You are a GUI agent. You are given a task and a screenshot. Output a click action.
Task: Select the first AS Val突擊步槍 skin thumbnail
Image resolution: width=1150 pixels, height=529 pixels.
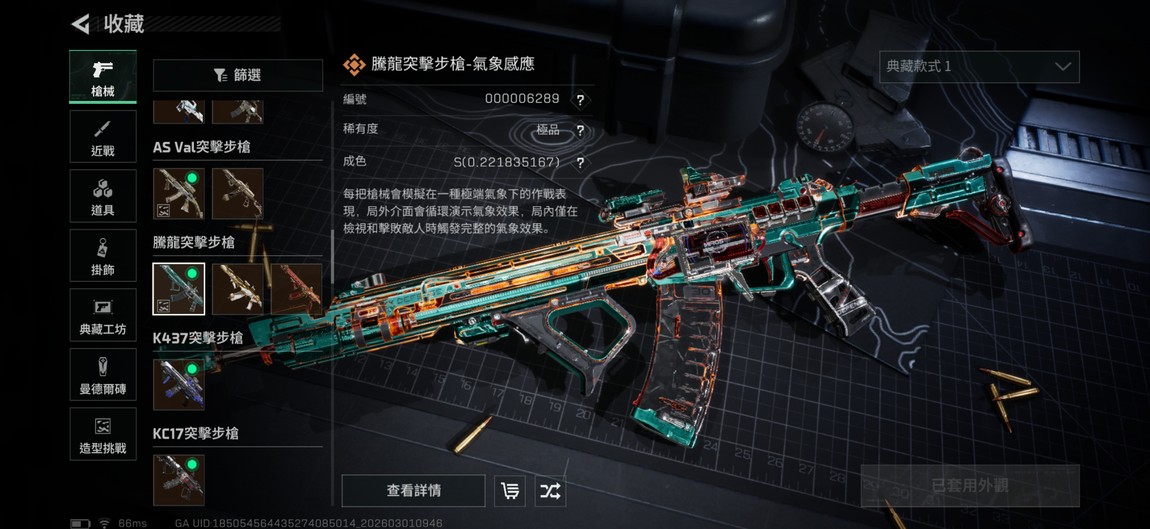(x=179, y=193)
